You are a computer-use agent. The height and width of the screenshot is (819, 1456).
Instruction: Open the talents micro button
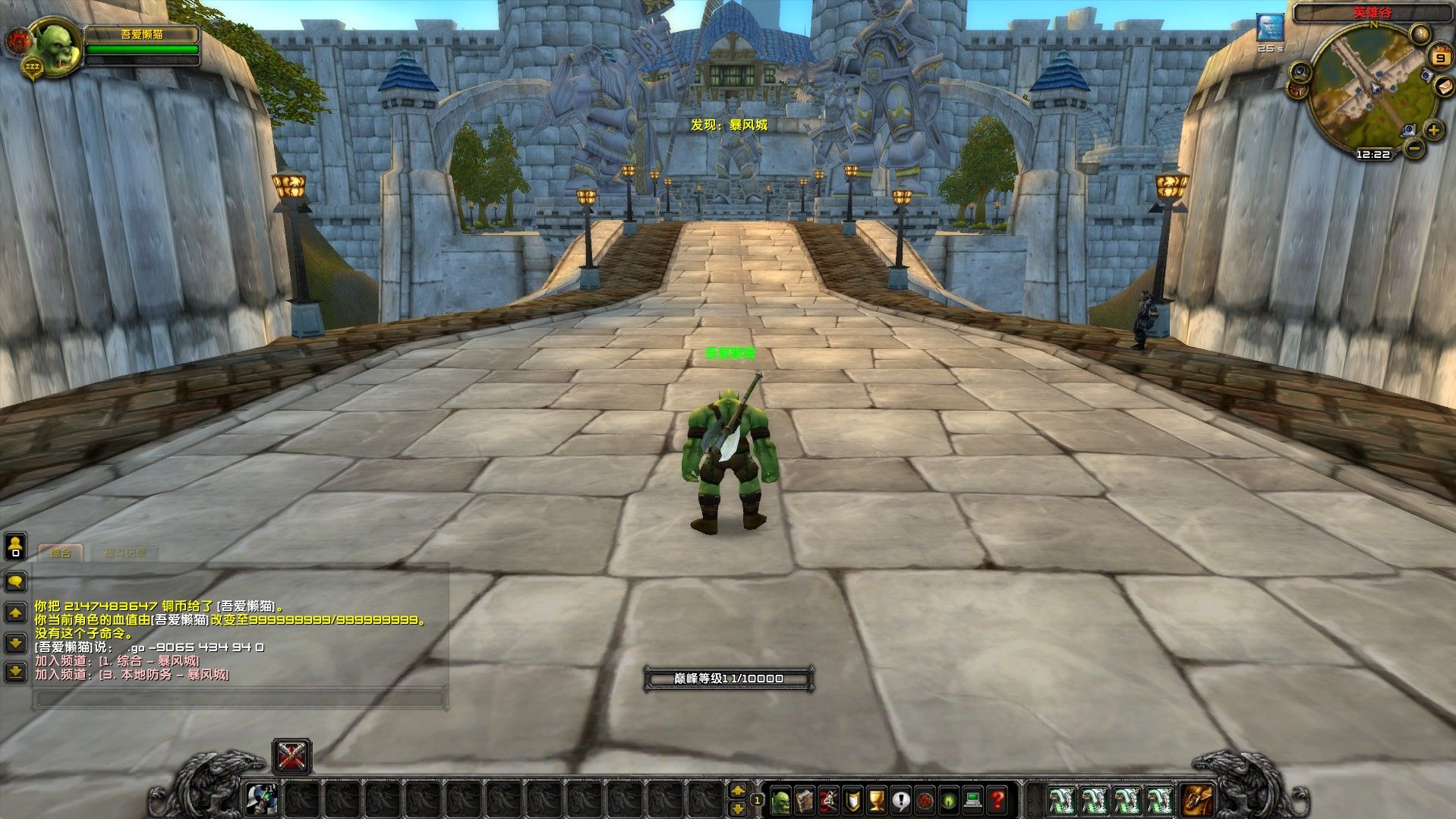(829, 799)
